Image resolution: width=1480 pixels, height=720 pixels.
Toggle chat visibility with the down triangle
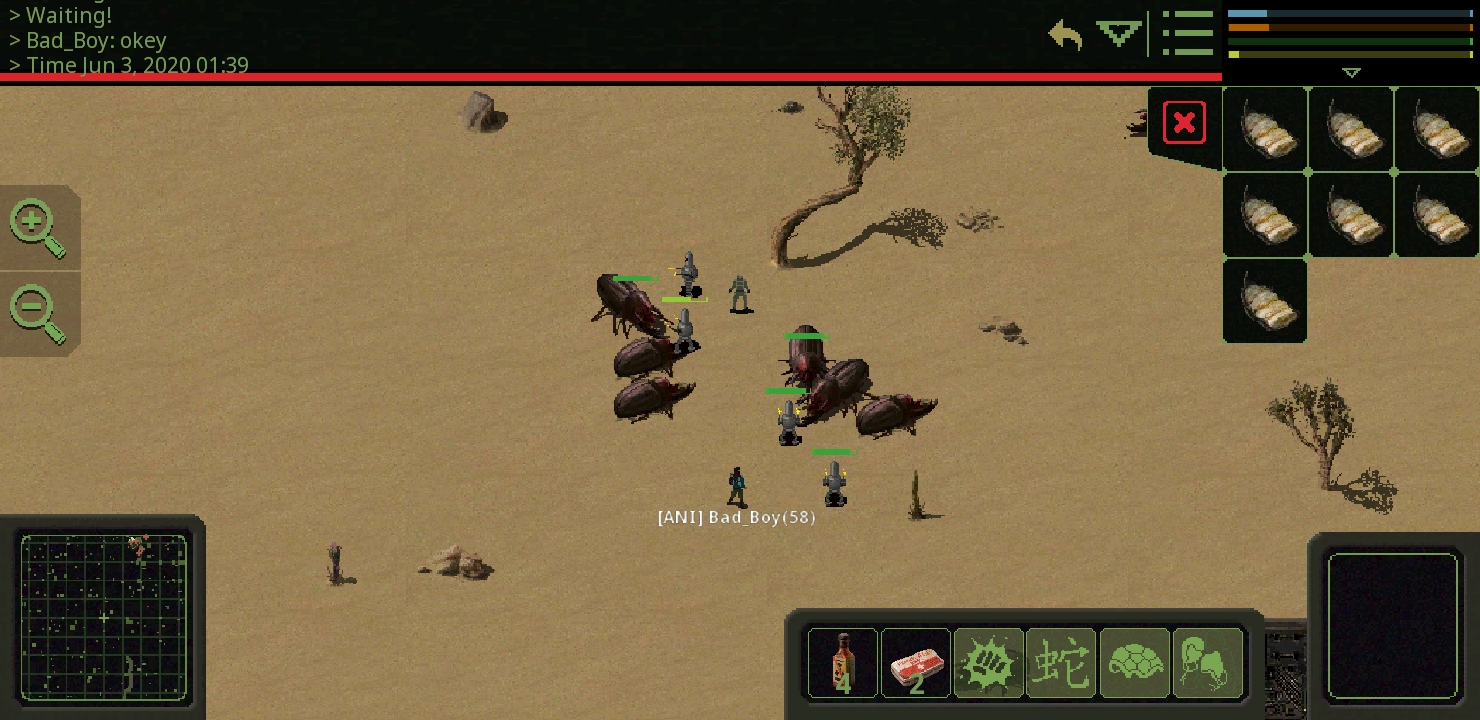(1117, 33)
